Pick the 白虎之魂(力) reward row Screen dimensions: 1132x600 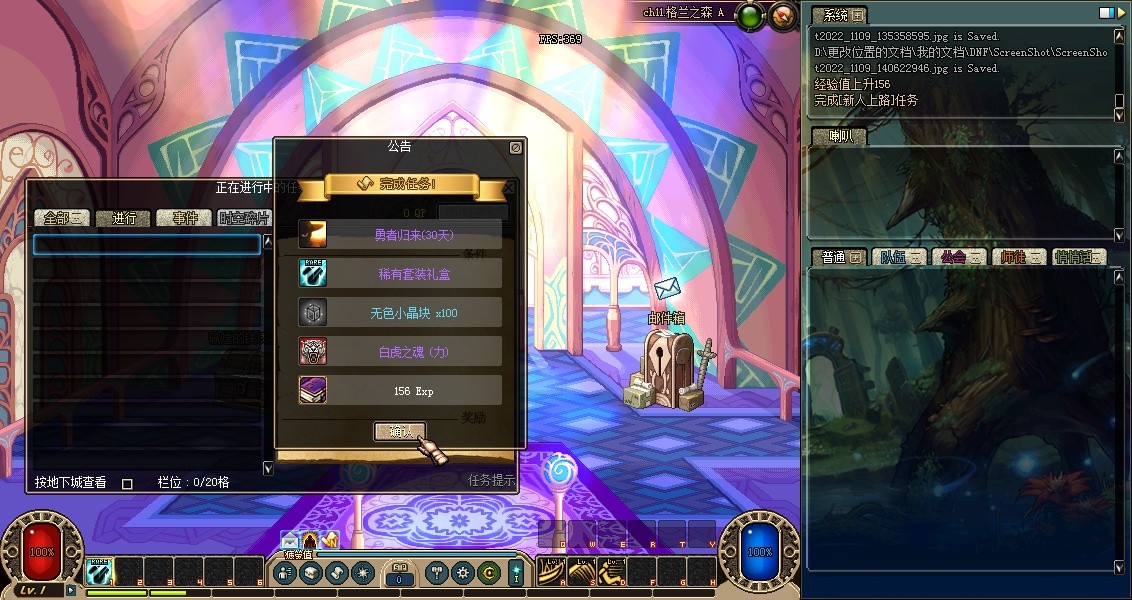[400, 351]
